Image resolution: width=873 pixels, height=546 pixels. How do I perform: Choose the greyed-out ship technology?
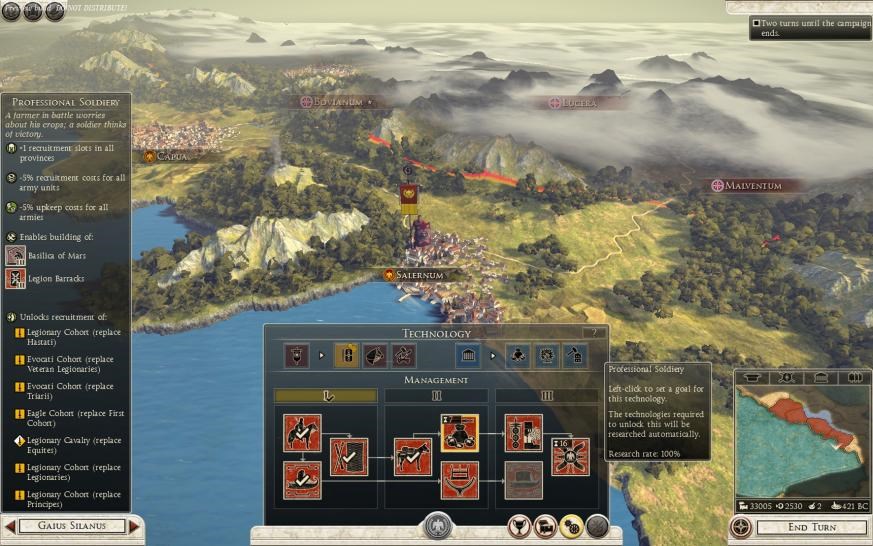click(523, 480)
